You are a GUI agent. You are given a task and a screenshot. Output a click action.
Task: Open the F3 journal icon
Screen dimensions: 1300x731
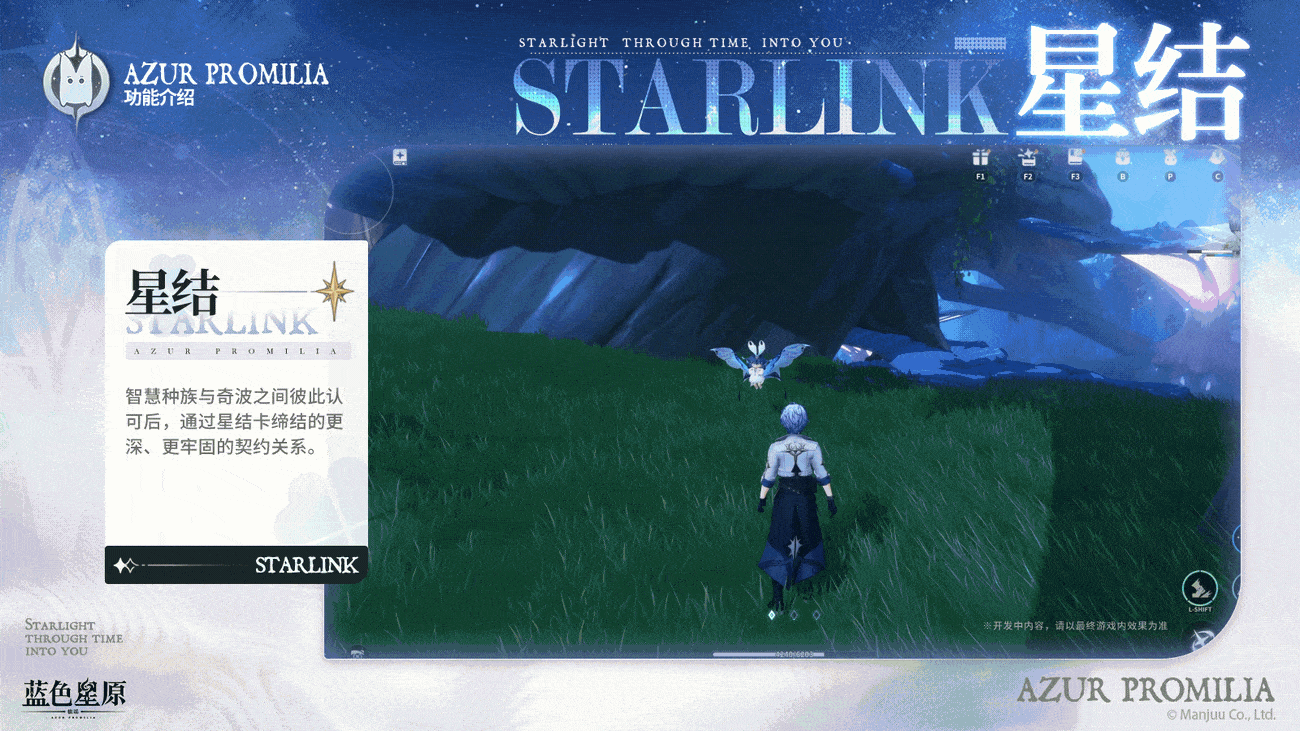[1074, 158]
